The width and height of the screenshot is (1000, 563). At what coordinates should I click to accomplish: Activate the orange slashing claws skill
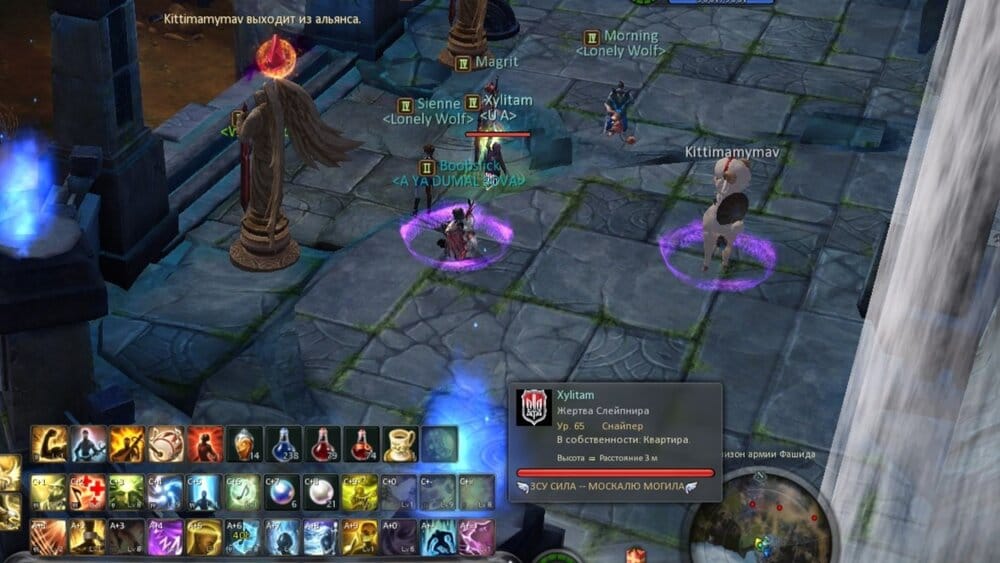tap(49, 537)
